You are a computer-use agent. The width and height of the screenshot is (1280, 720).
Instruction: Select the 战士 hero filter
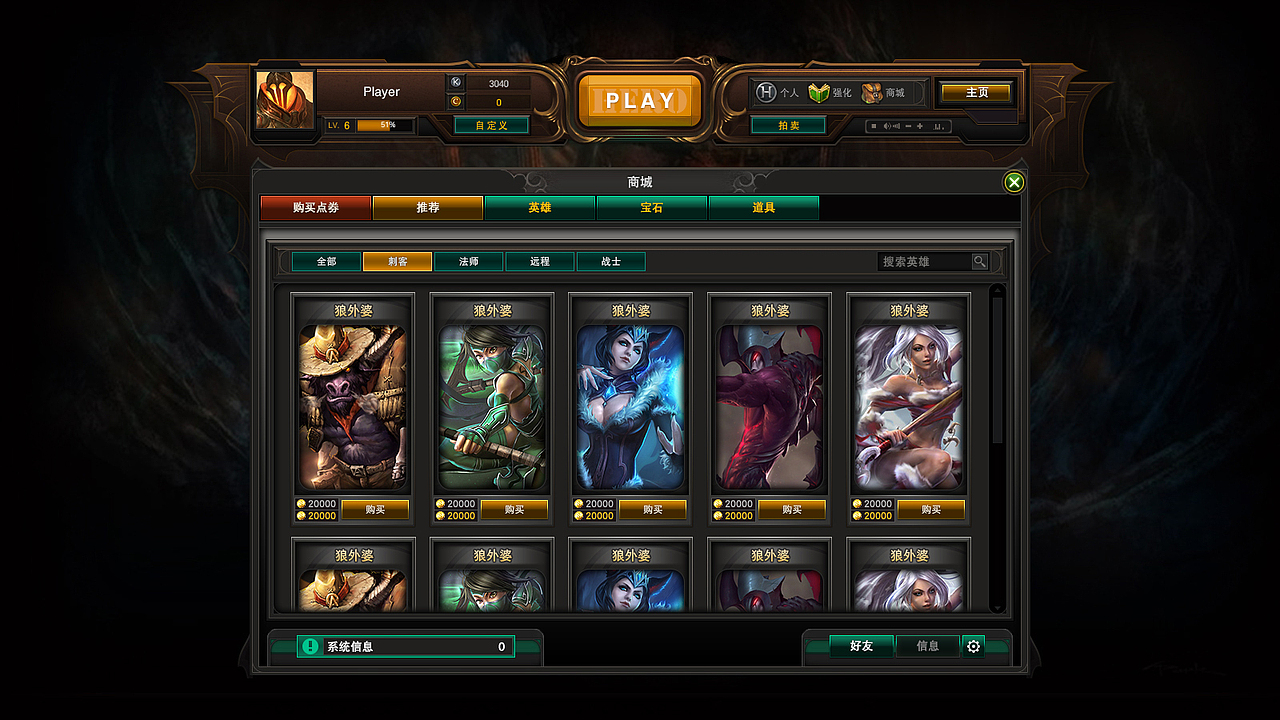point(611,261)
